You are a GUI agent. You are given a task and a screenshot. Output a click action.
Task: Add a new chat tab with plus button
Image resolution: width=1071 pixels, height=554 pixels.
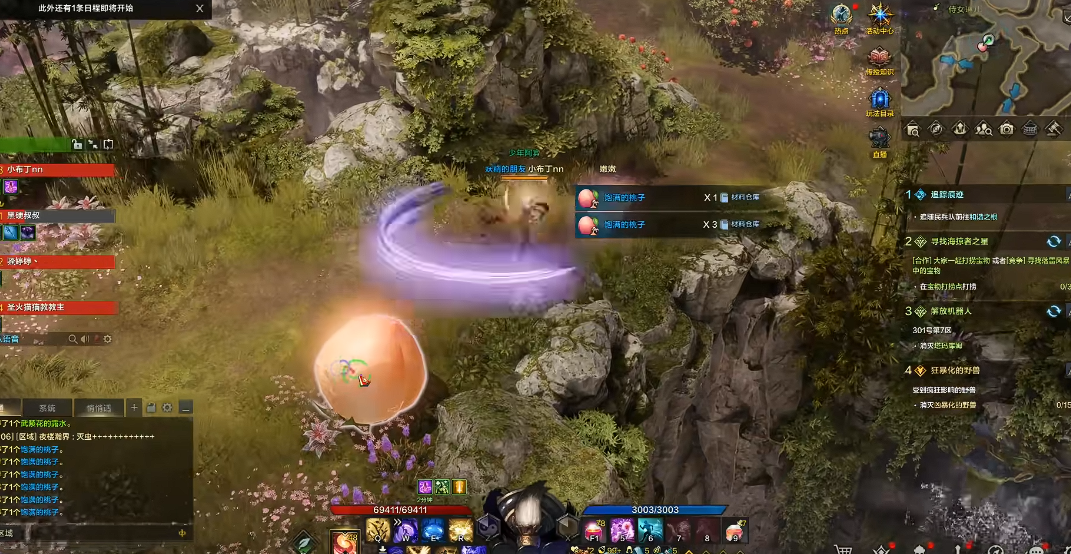(134, 408)
